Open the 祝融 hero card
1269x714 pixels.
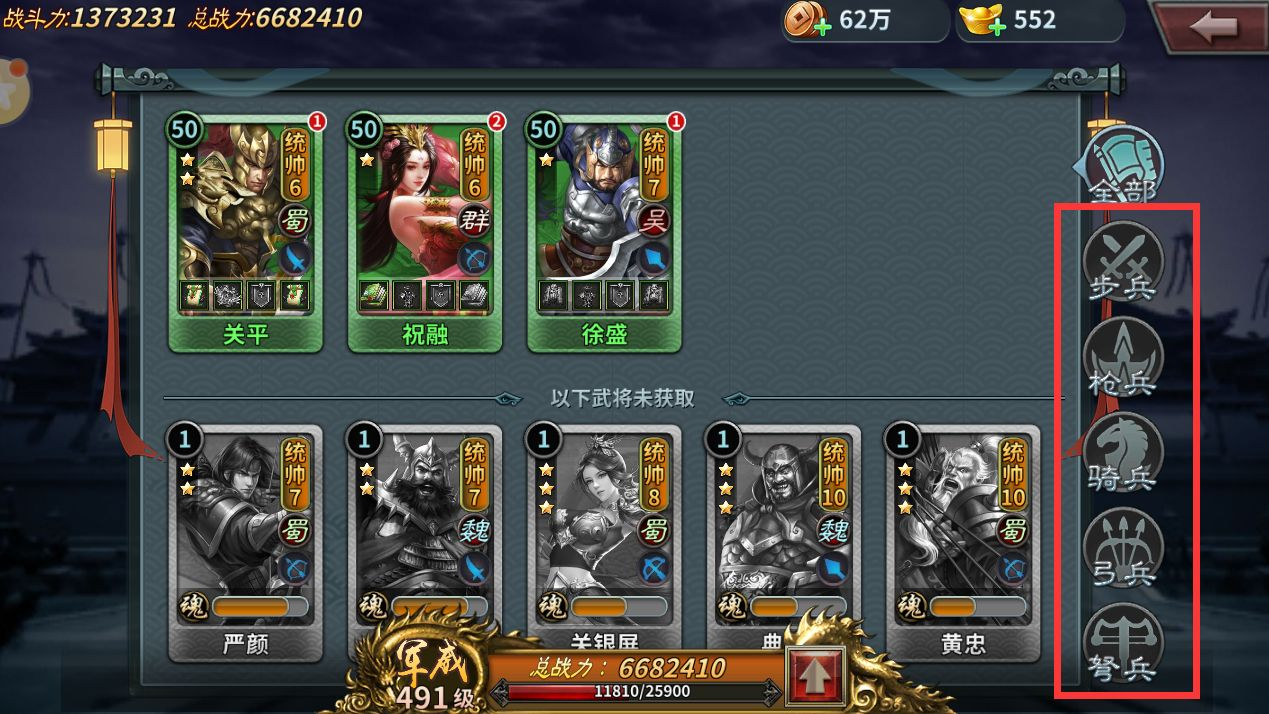coord(425,230)
